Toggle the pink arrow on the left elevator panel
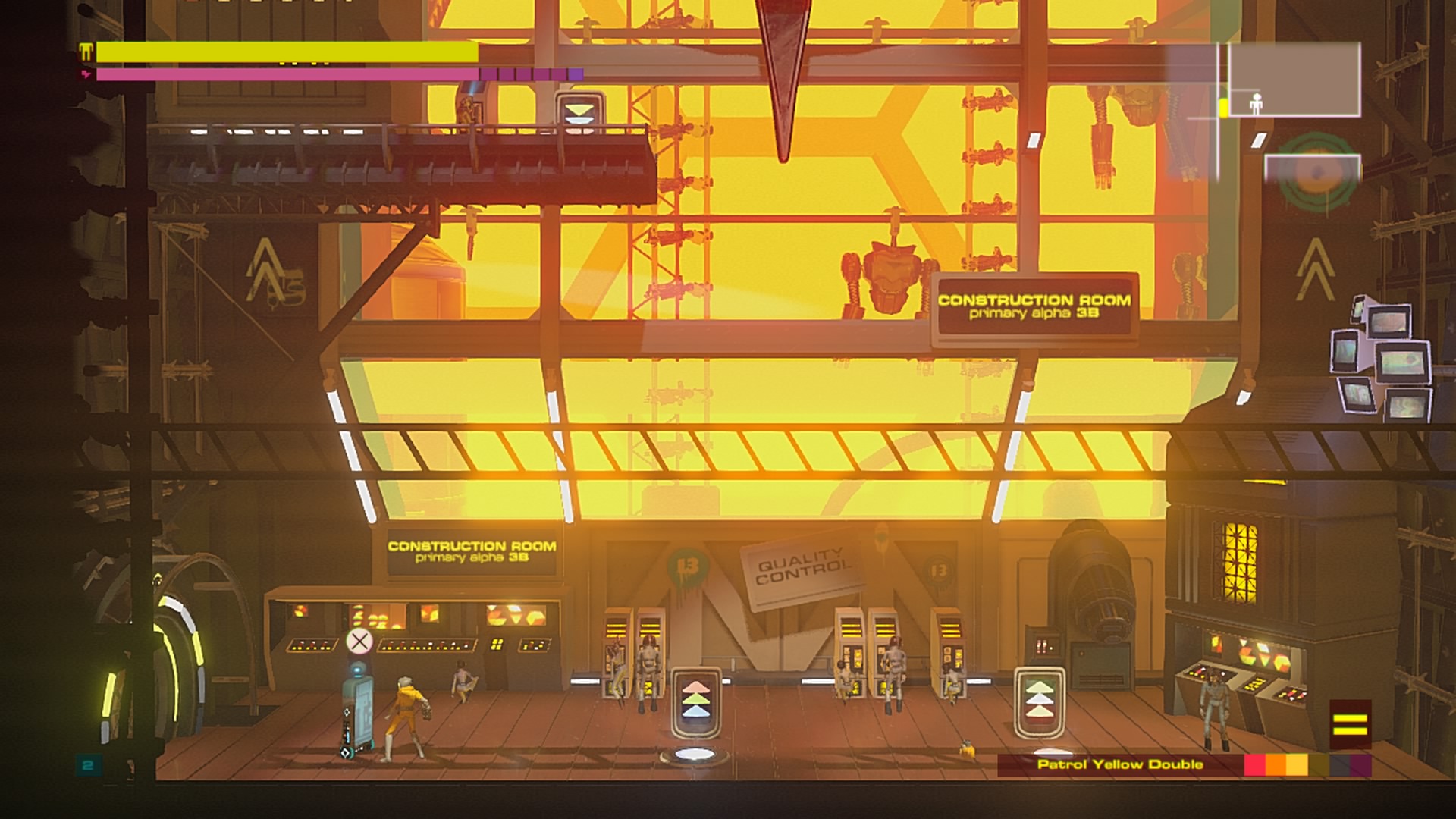Image resolution: width=1456 pixels, height=819 pixels. pyautogui.click(x=695, y=686)
